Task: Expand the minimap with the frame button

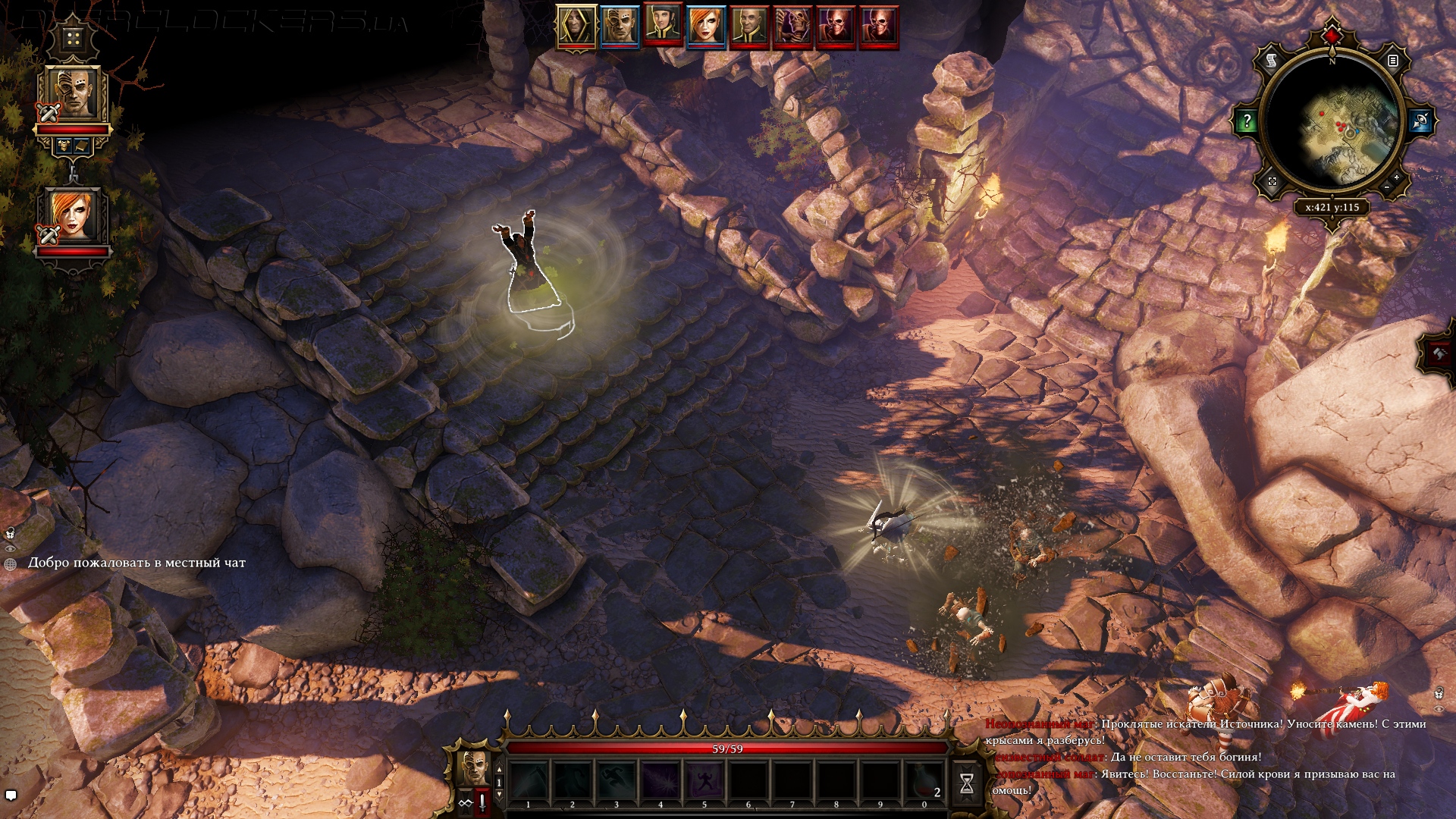Action: pos(1272,181)
